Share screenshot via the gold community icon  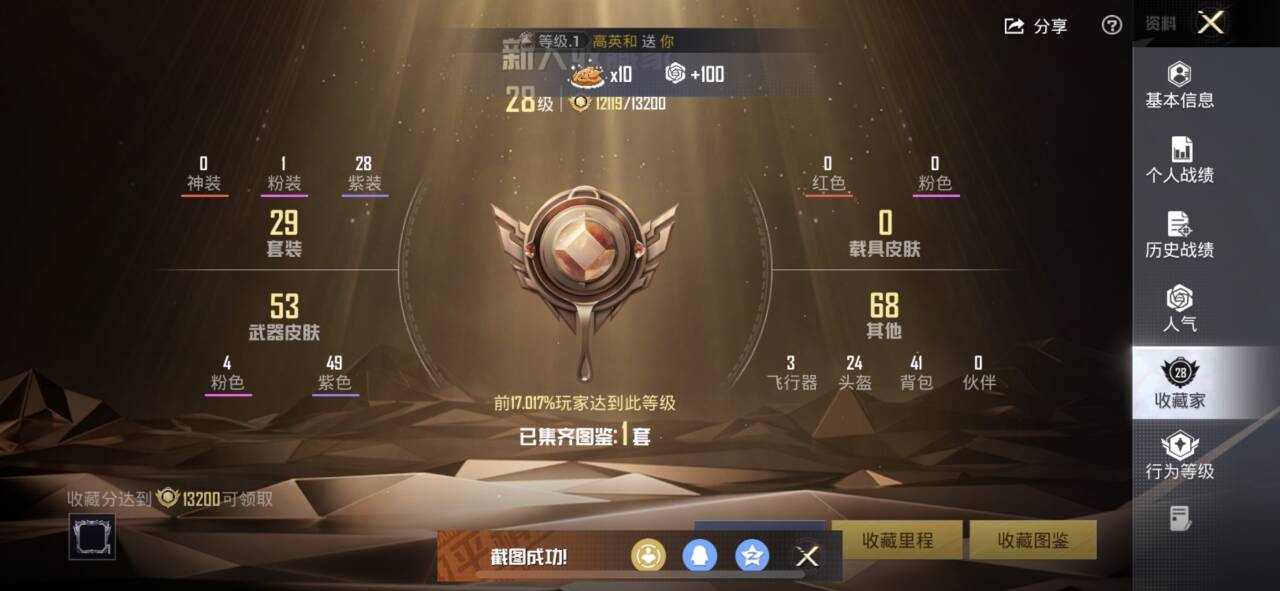(x=648, y=556)
